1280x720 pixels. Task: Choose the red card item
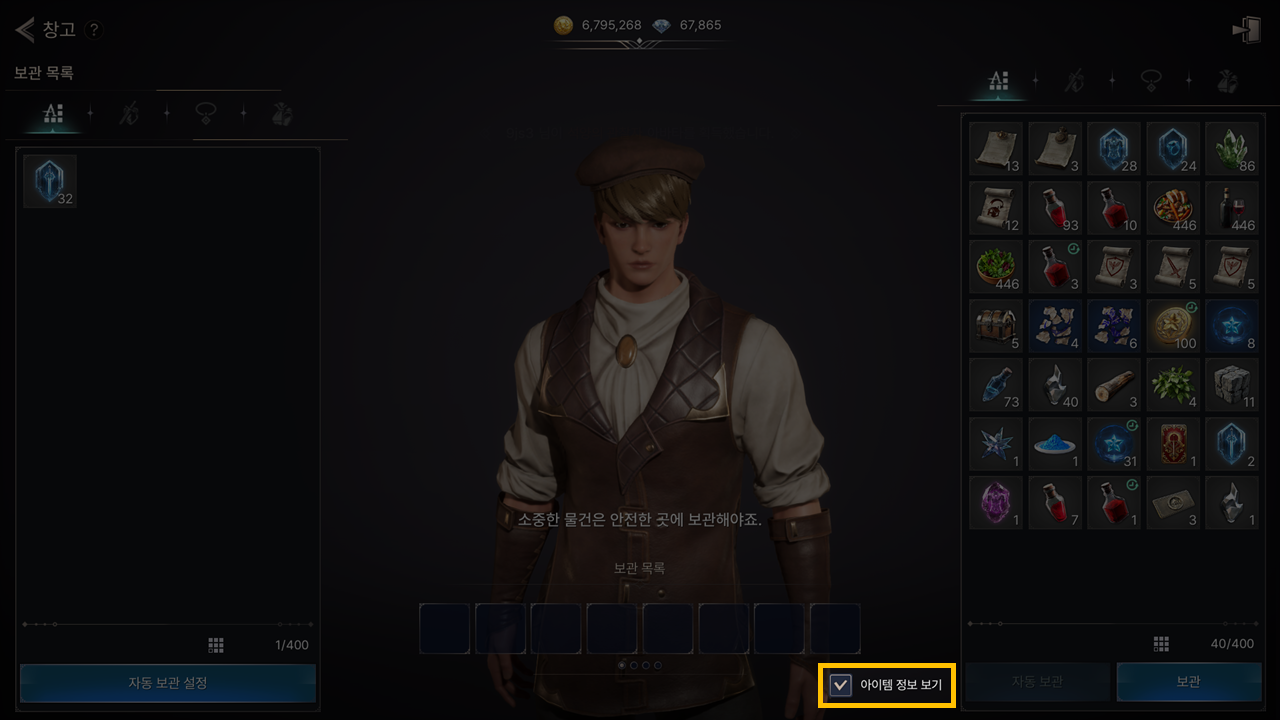(1173, 443)
